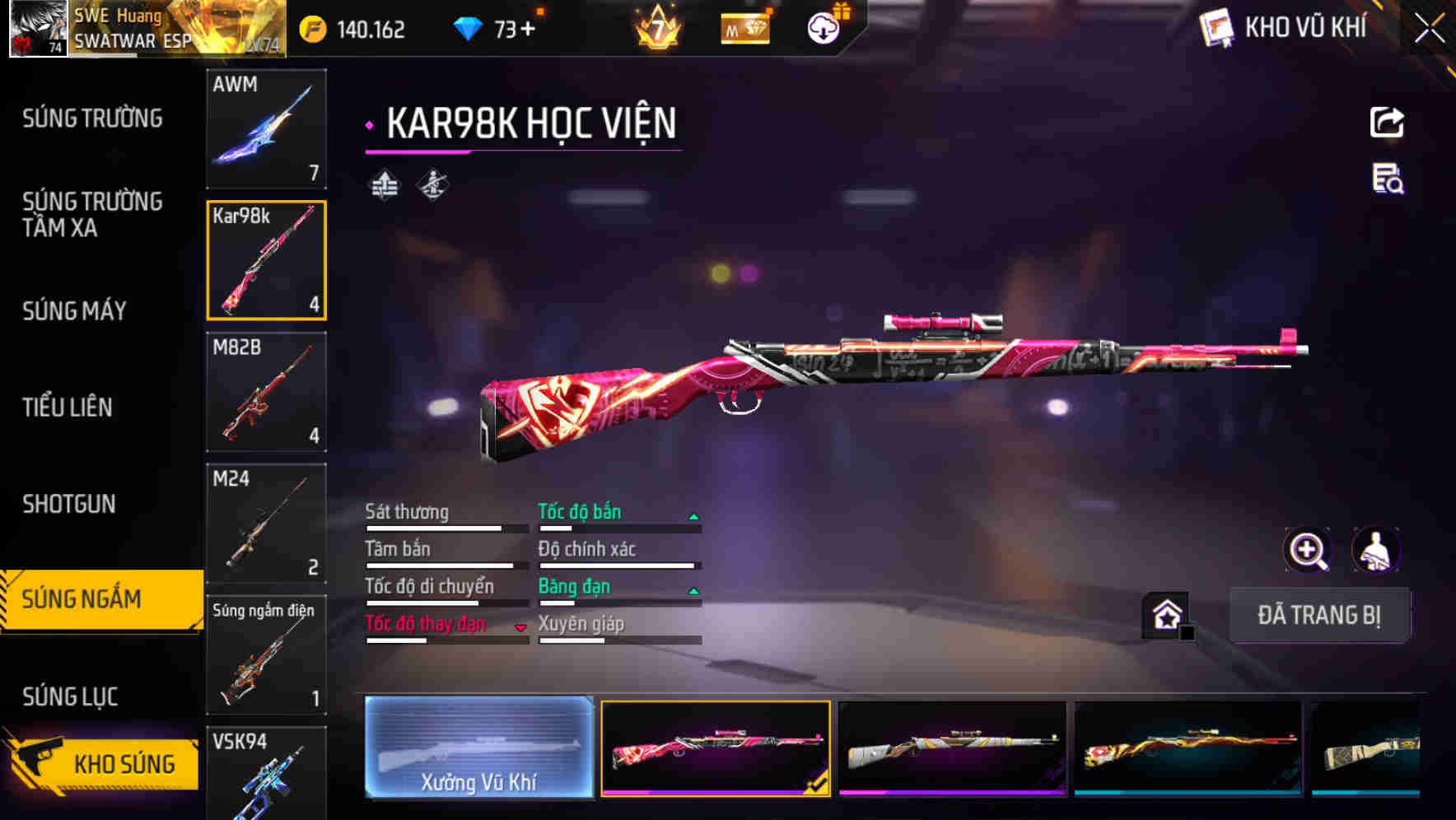1456x820 pixels.
Task: Open the membership M card icon
Action: [x=744, y=27]
